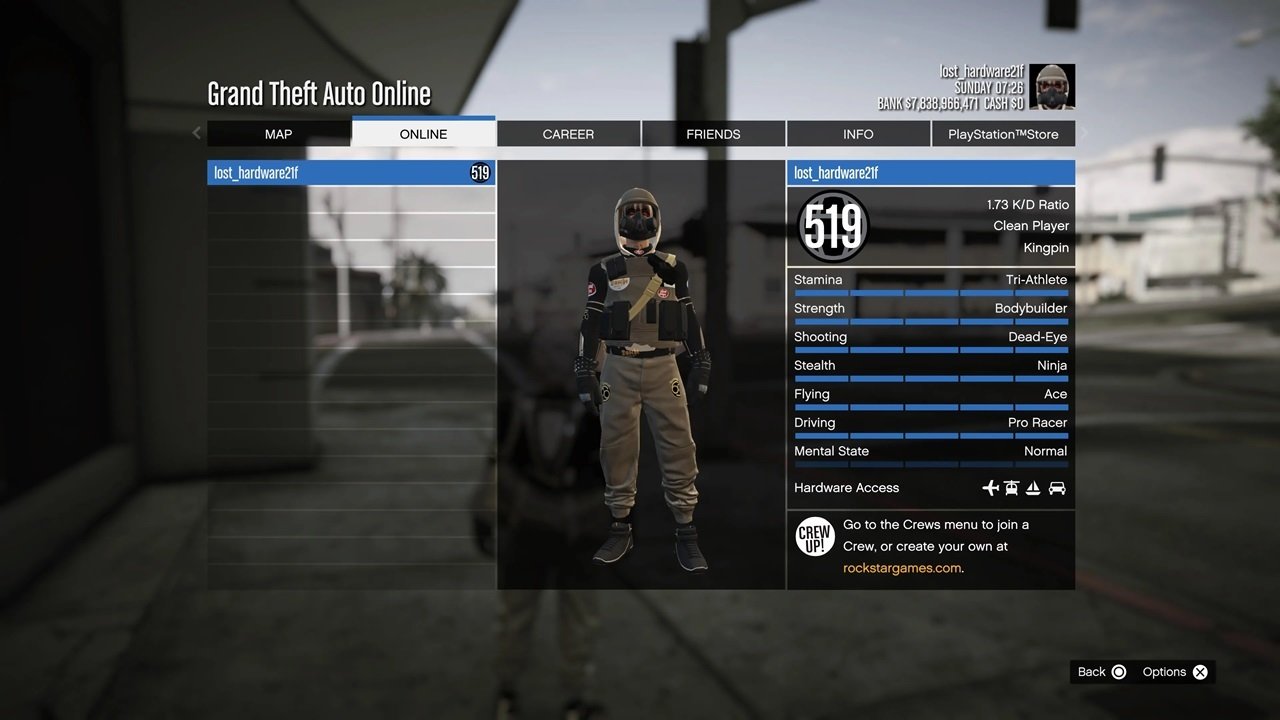Click the Back button
The width and height of the screenshot is (1280, 720).
click(1100, 671)
